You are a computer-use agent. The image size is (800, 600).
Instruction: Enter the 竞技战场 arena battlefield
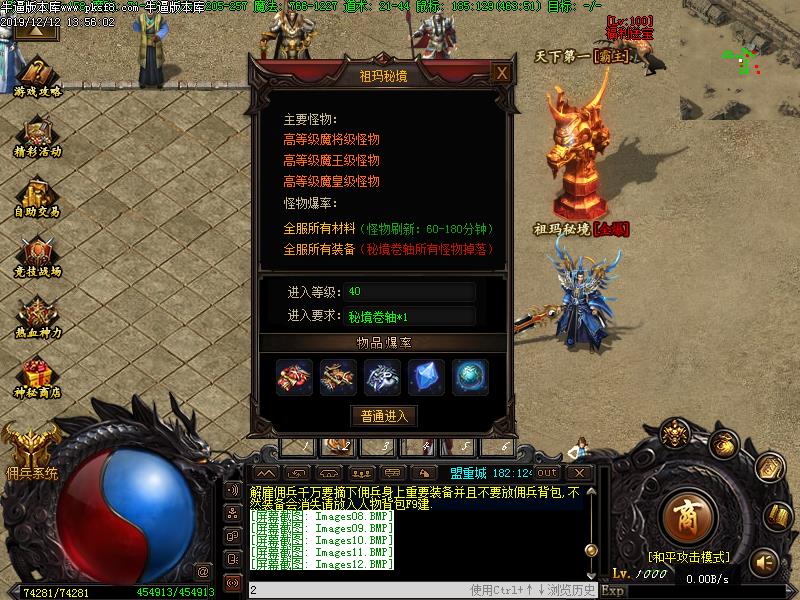click(x=38, y=256)
